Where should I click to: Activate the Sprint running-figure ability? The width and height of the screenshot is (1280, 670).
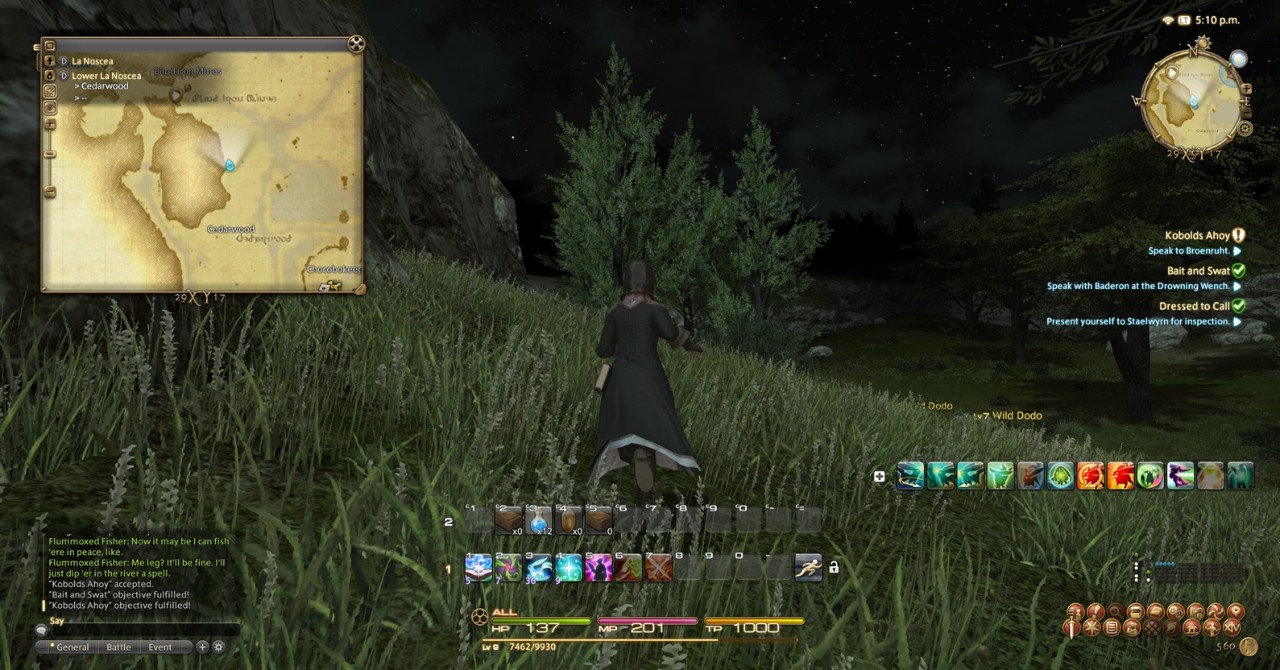(x=808, y=567)
